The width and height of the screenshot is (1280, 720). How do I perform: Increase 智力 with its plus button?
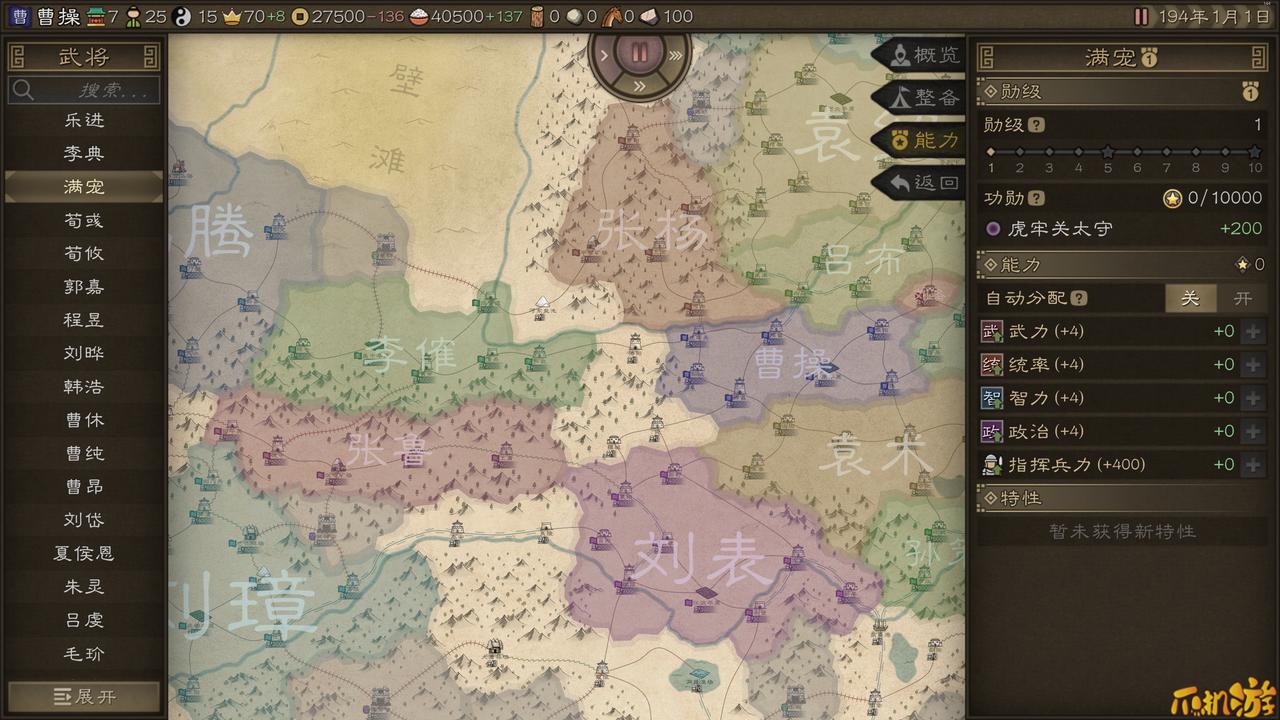[x=1253, y=398]
